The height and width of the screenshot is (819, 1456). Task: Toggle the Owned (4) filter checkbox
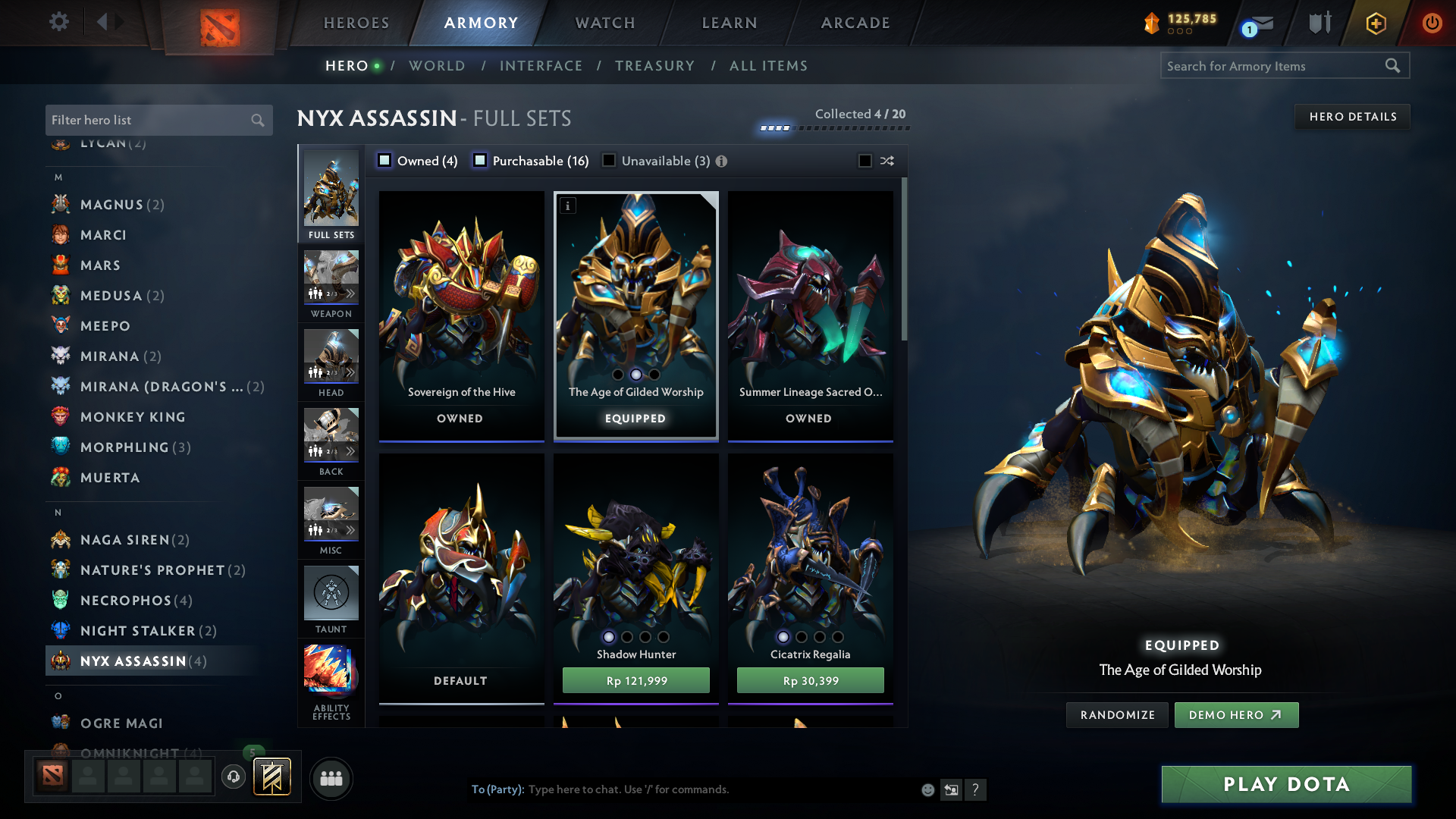(x=384, y=161)
